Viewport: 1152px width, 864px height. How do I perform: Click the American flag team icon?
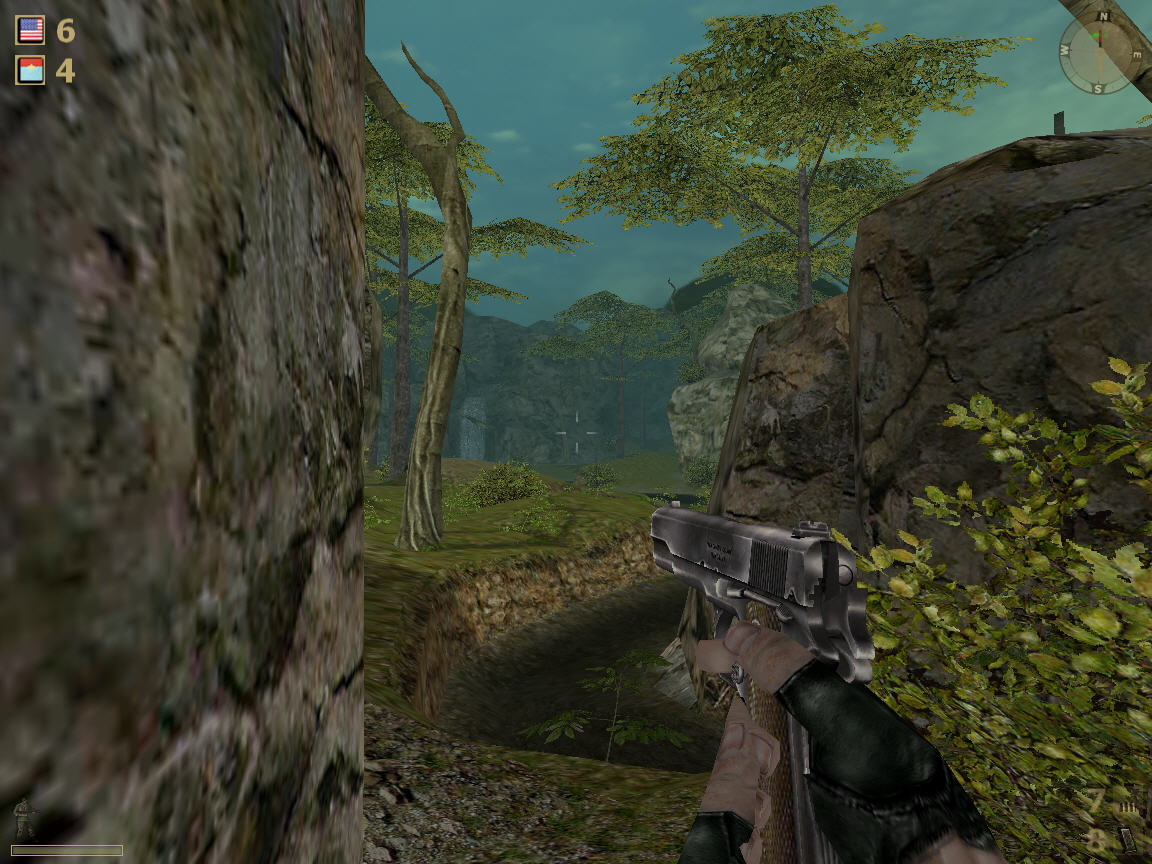pyautogui.click(x=30, y=30)
